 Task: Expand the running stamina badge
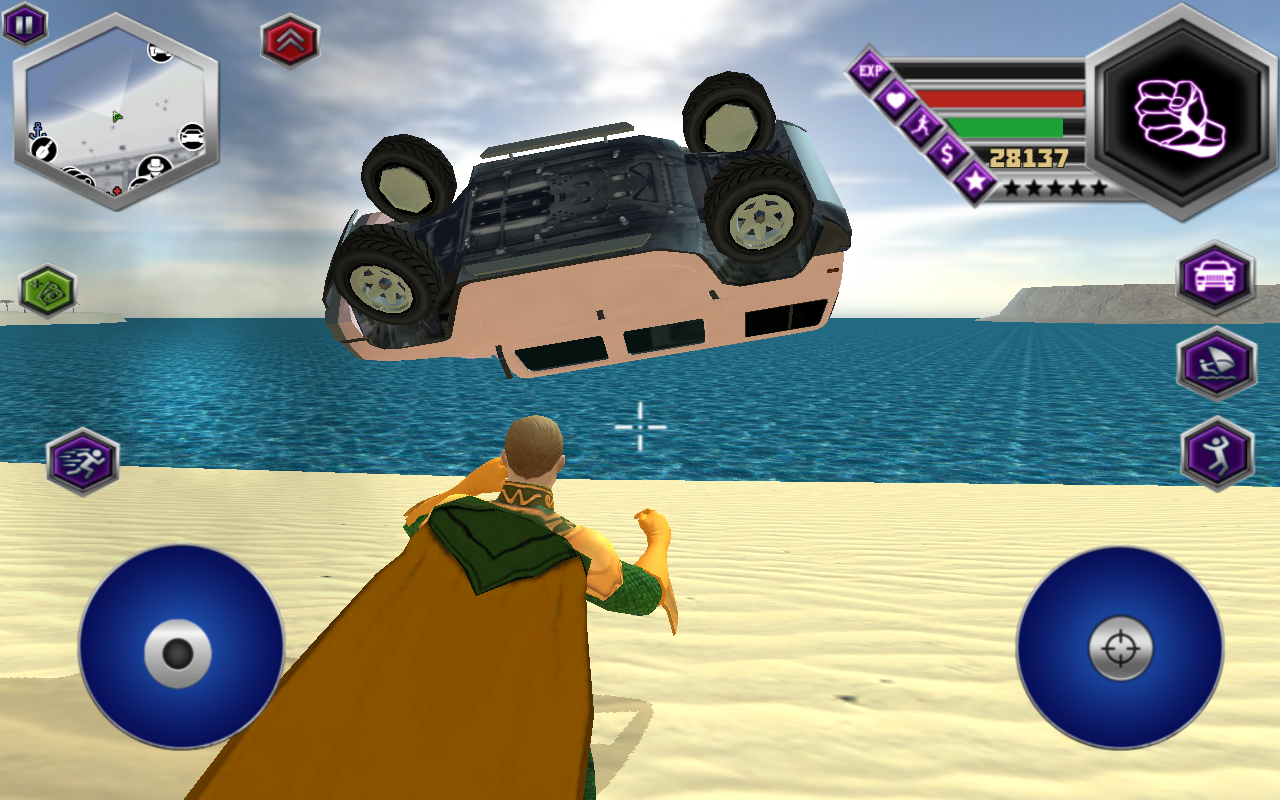922,127
